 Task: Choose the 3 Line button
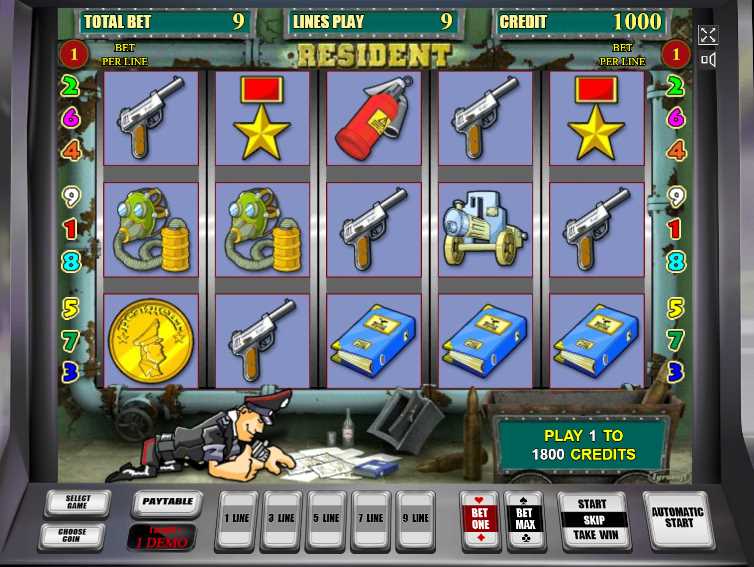pos(281,518)
